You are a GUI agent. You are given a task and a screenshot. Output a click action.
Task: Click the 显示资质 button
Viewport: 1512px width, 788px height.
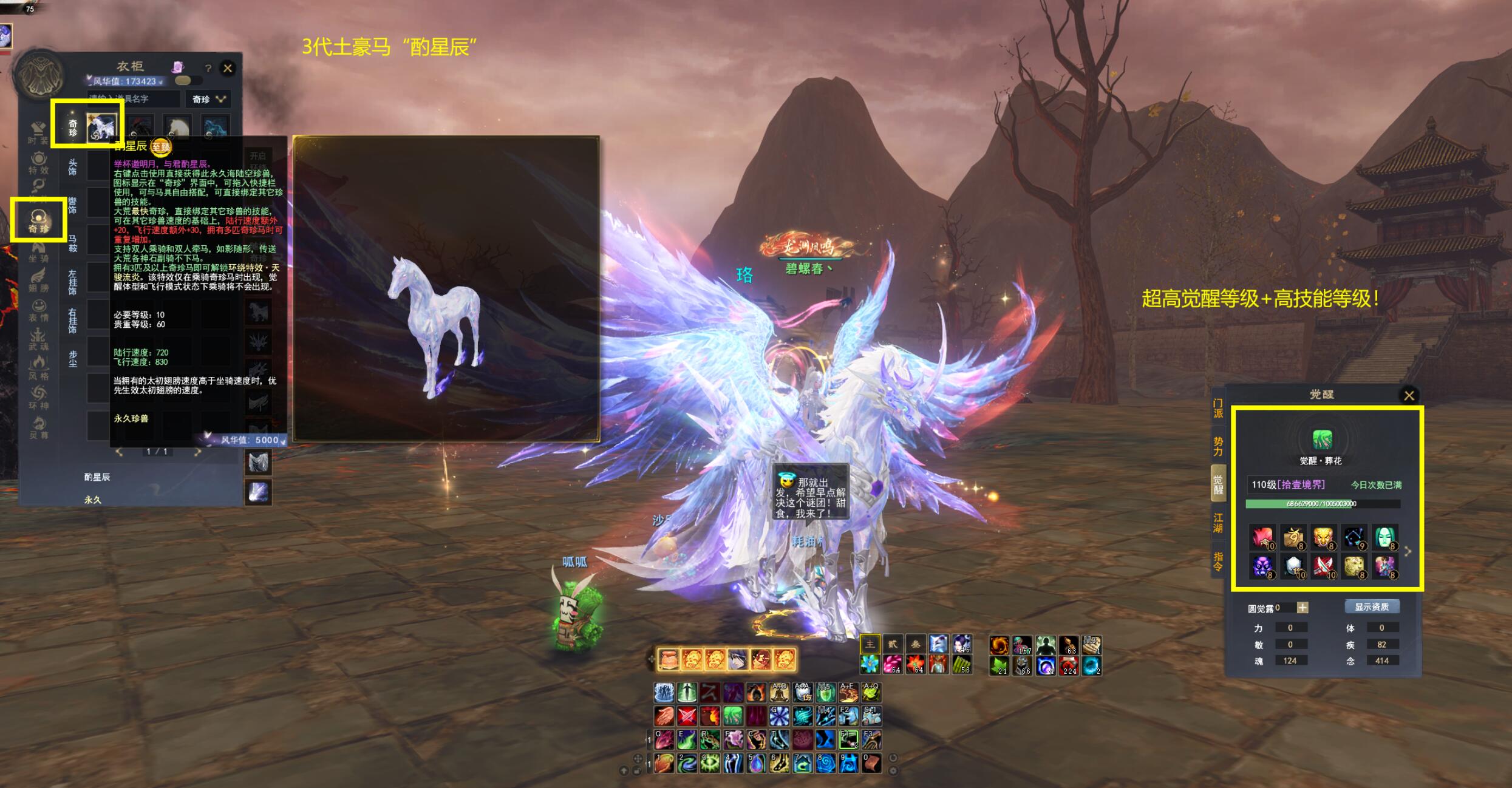[x=1372, y=606]
